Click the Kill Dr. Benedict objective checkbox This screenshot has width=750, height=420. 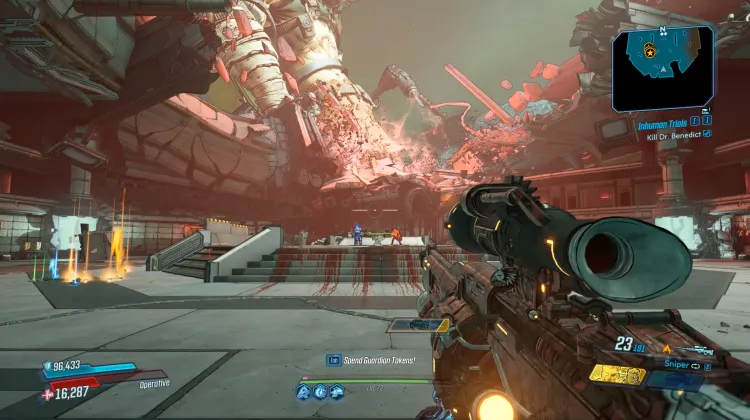pos(708,134)
